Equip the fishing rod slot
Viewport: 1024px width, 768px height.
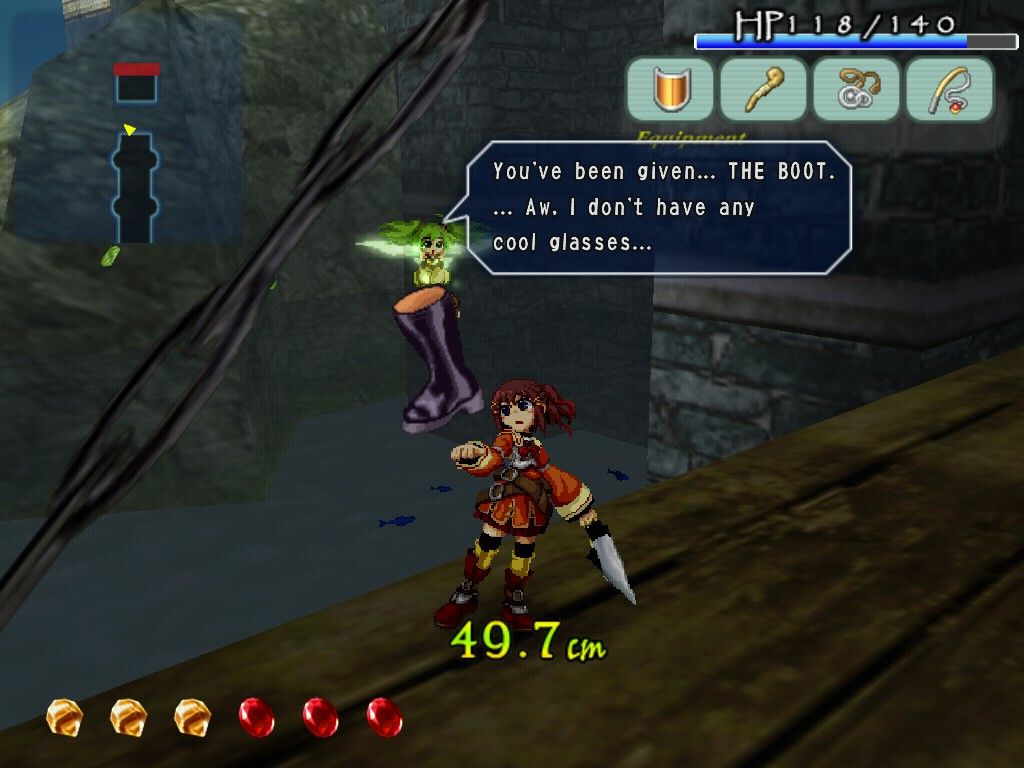point(949,89)
